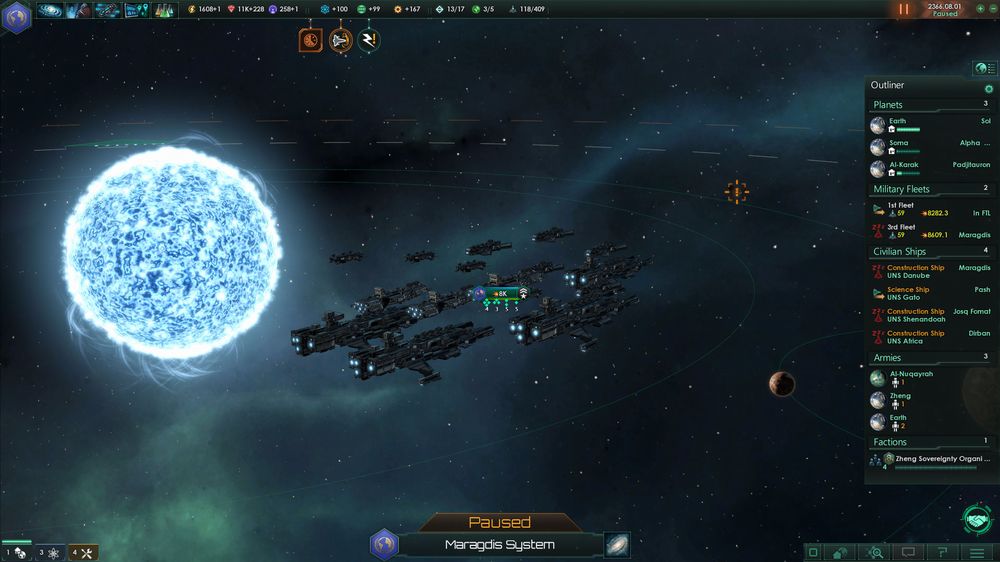1000x562 pixels.
Task: Click the pause button beside the date
Action: coord(904,9)
